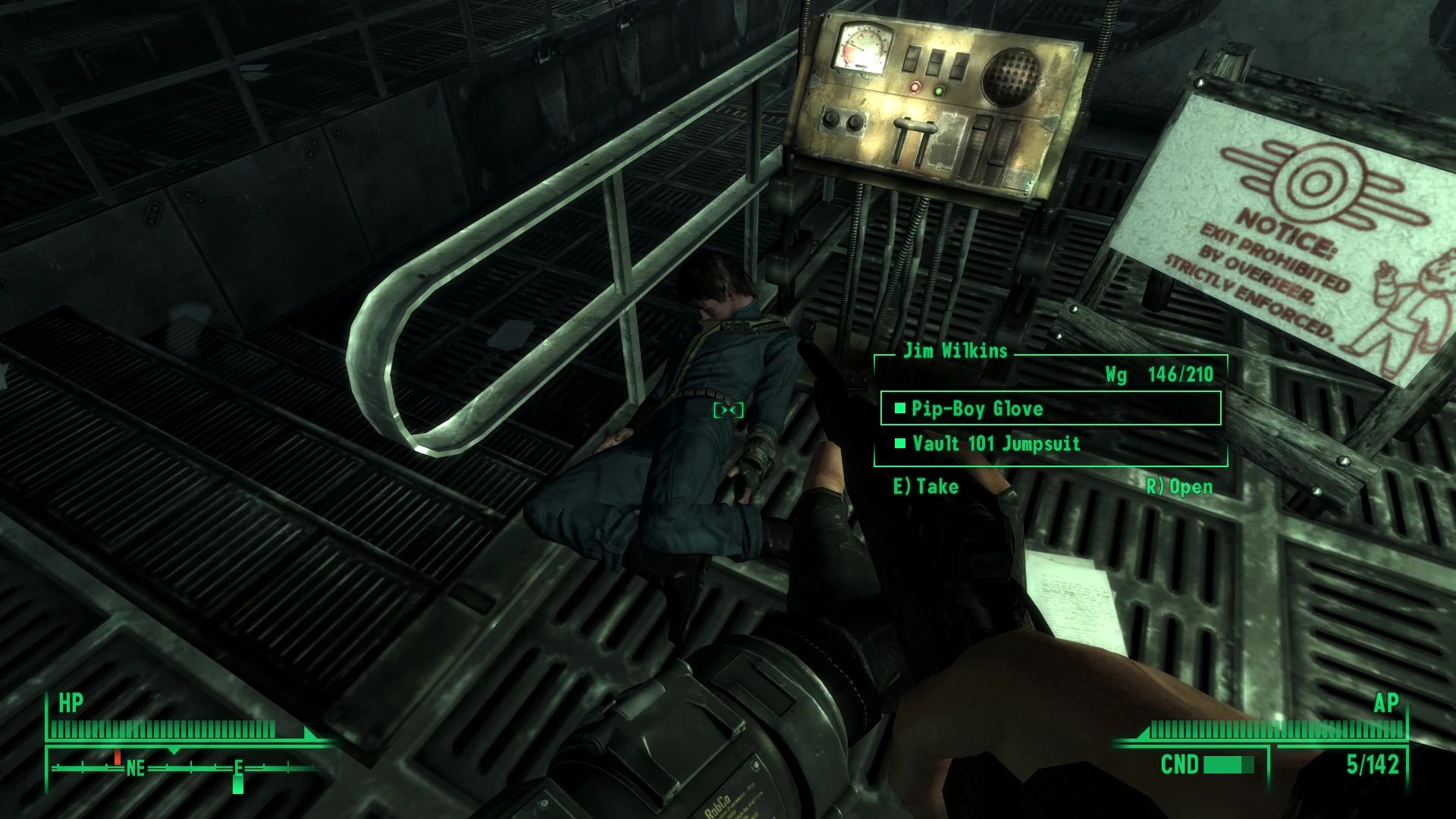Click the compass NE marker on the HUD
Screen dimensions: 1456x819
pos(135,767)
